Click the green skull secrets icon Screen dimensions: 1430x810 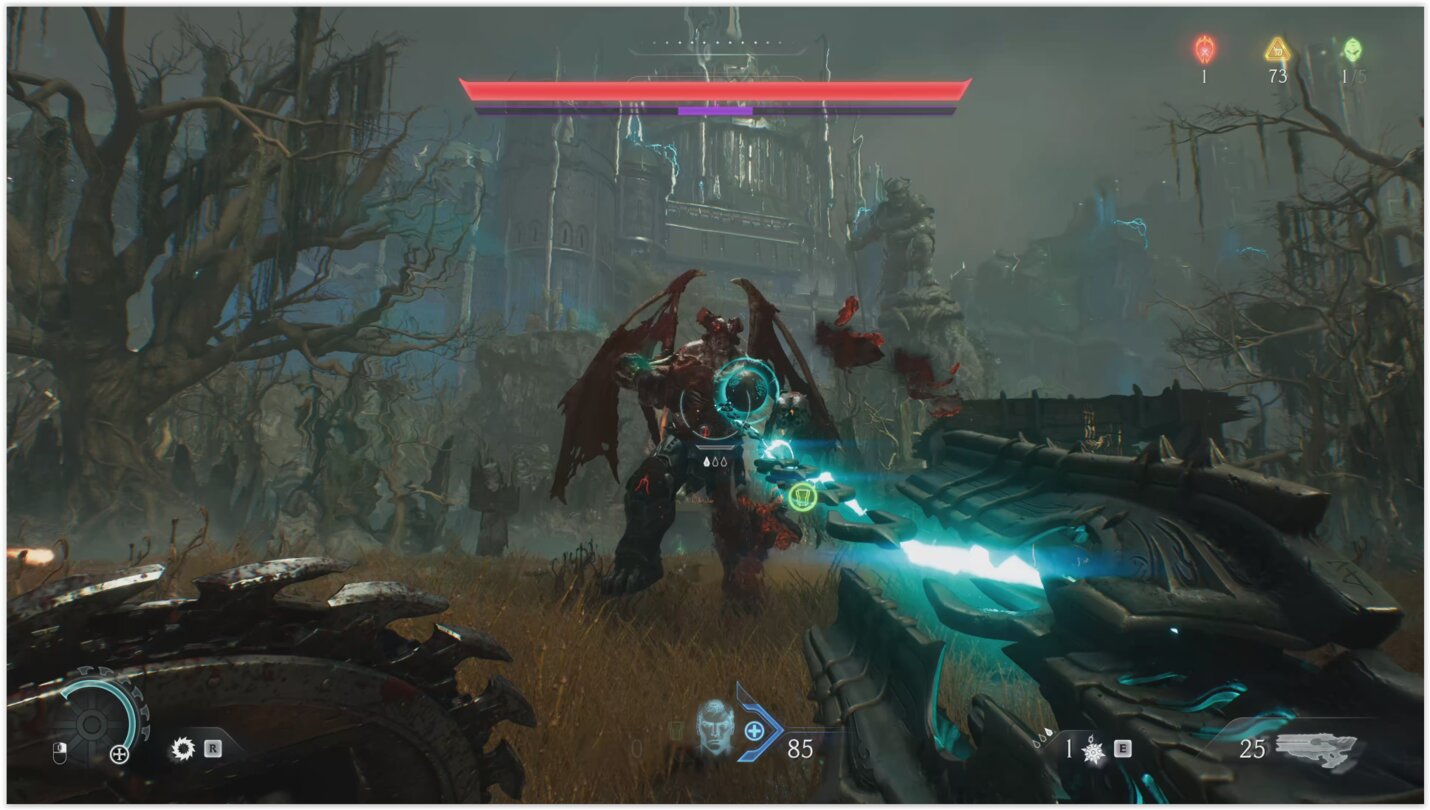[1352, 49]
